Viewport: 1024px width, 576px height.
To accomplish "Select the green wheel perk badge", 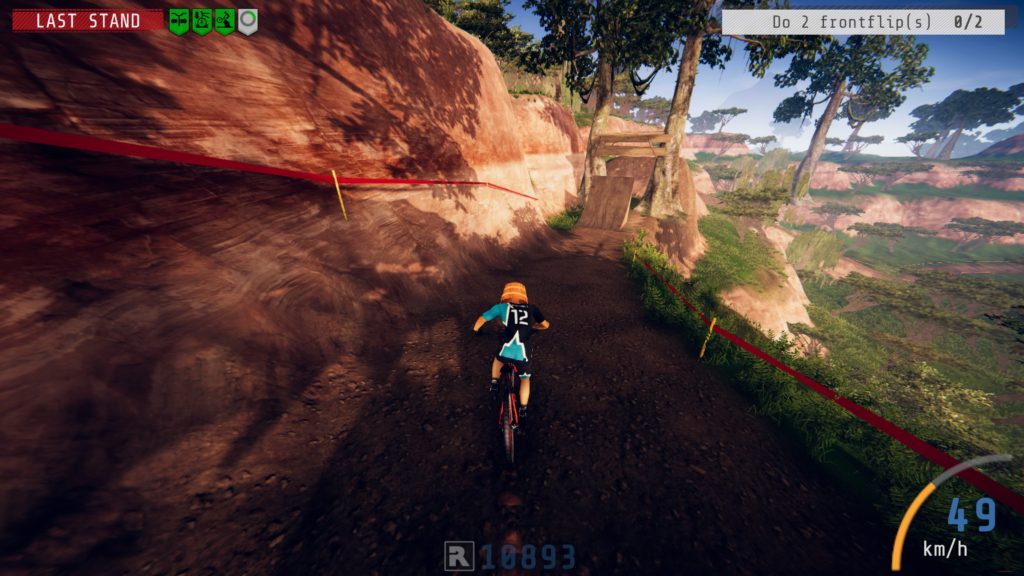I will (202, 20).
